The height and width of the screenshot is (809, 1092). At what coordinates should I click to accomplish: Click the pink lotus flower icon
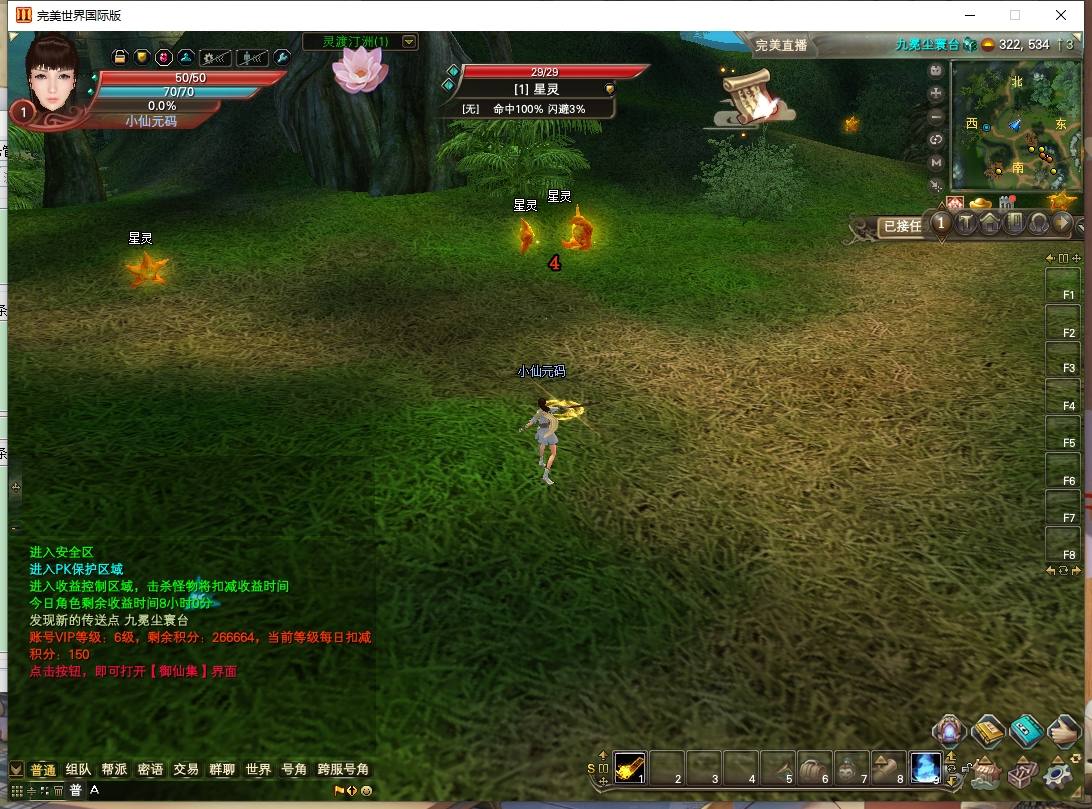pos(359,68)
